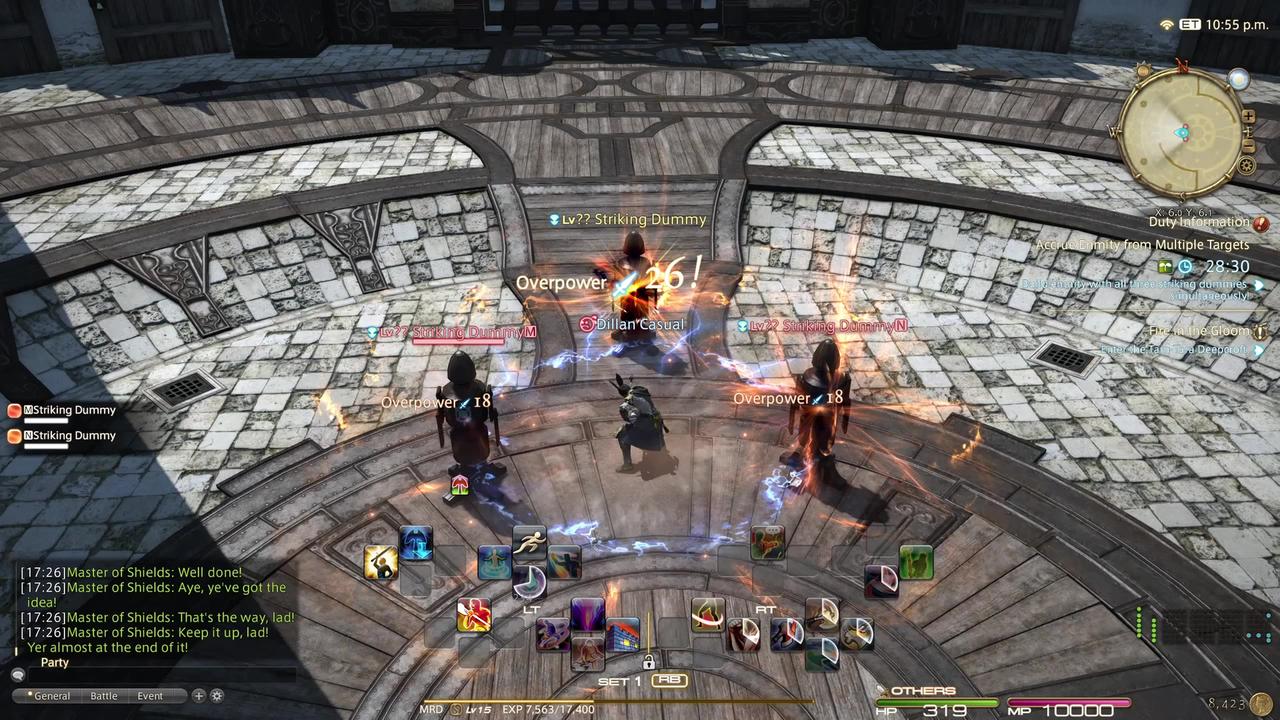Switch to the Battle chat tab

tap(104, 695)
